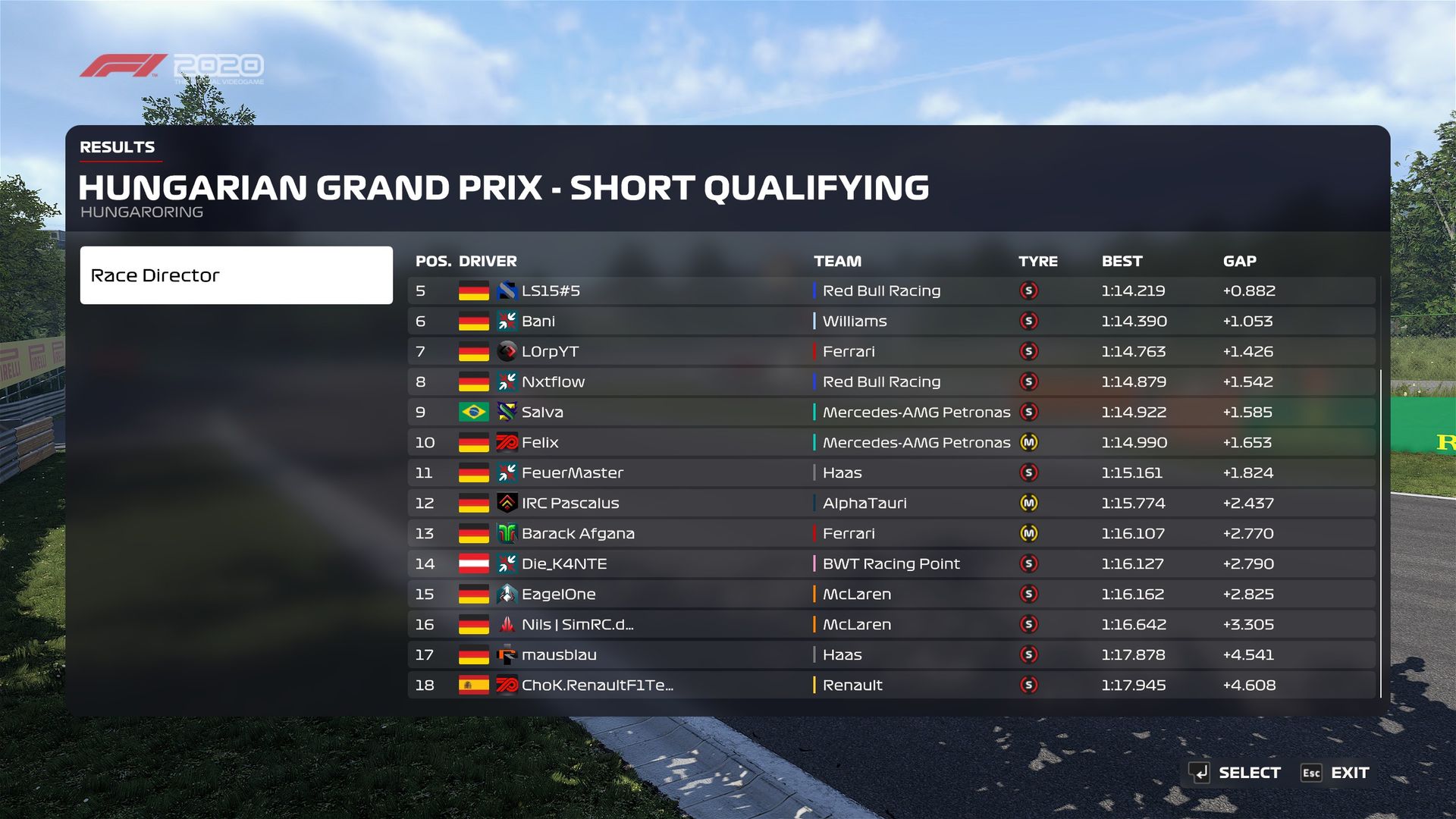Select L0rpYT's Ferrari row
Screen dimensions: 1456x819
pyautogui.click(x=890, y=351)
